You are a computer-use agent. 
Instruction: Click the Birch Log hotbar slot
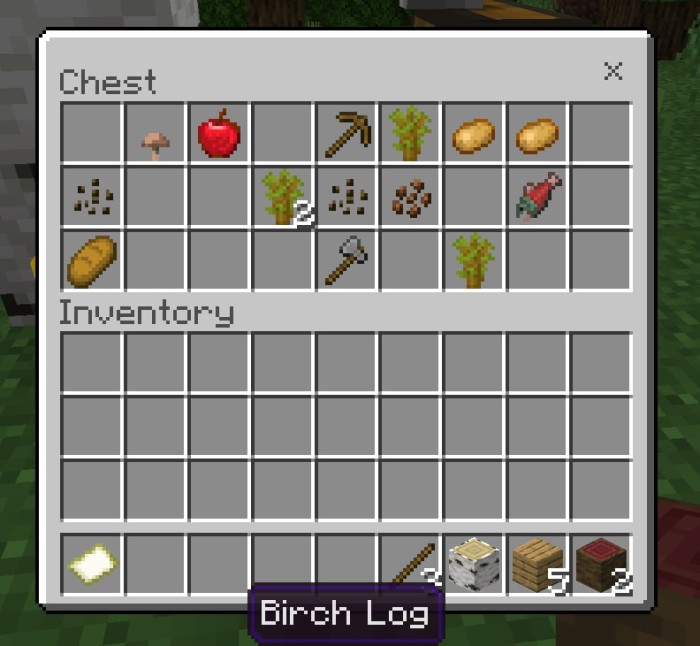tap(474, 565)
